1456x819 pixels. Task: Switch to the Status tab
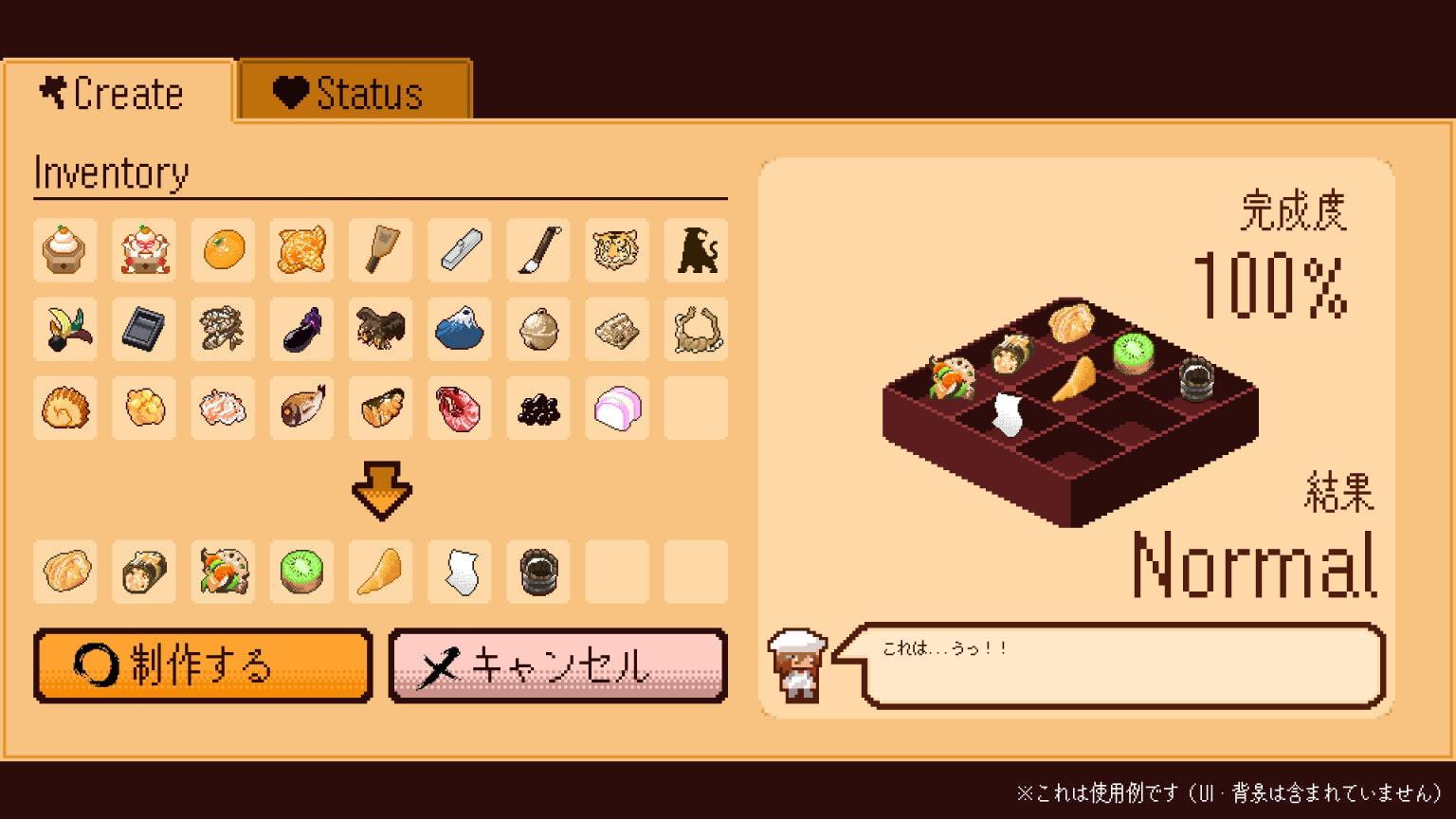pyautogui.click(x=355, y=92)
